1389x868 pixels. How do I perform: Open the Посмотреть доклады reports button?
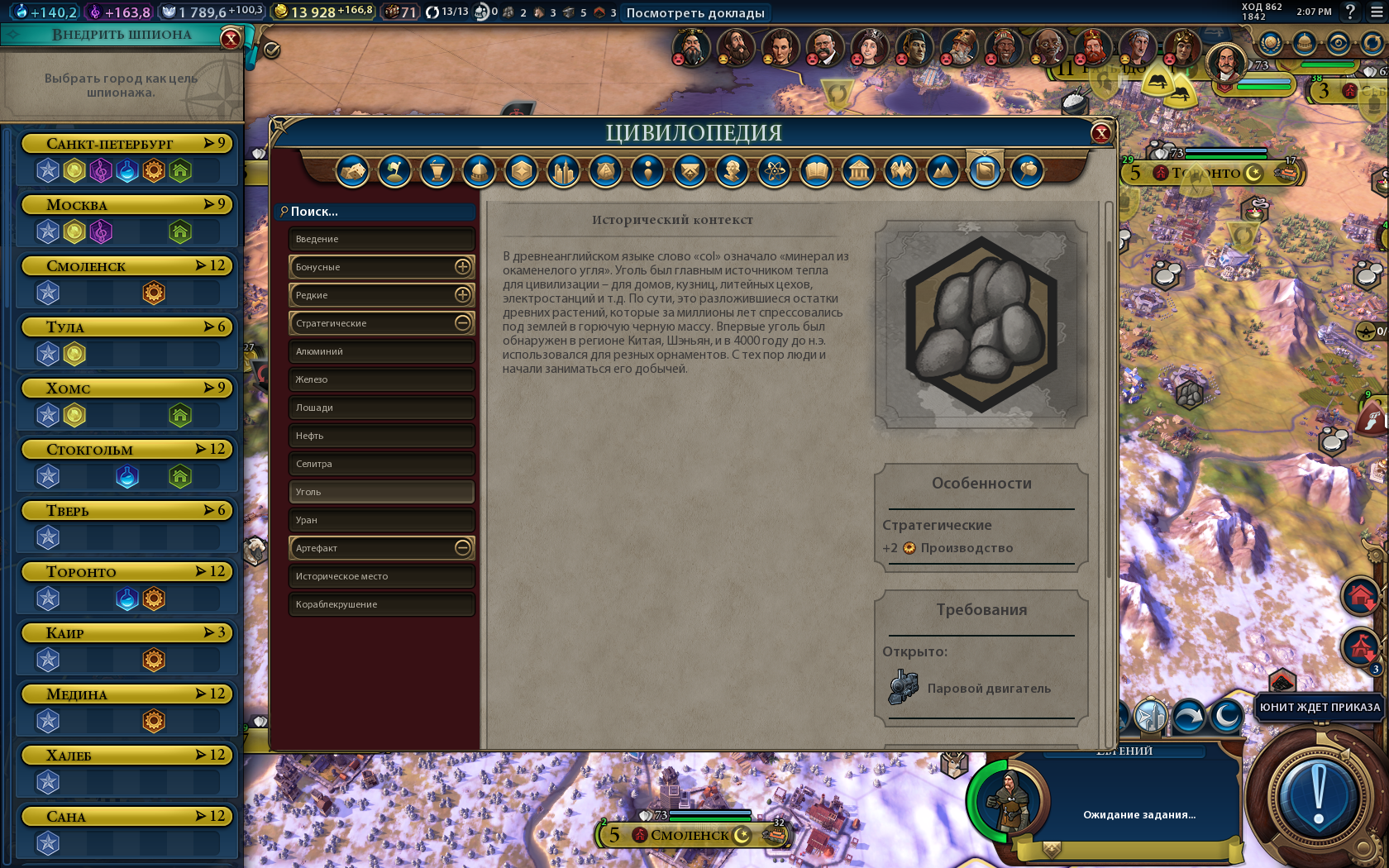click(695, 12)
